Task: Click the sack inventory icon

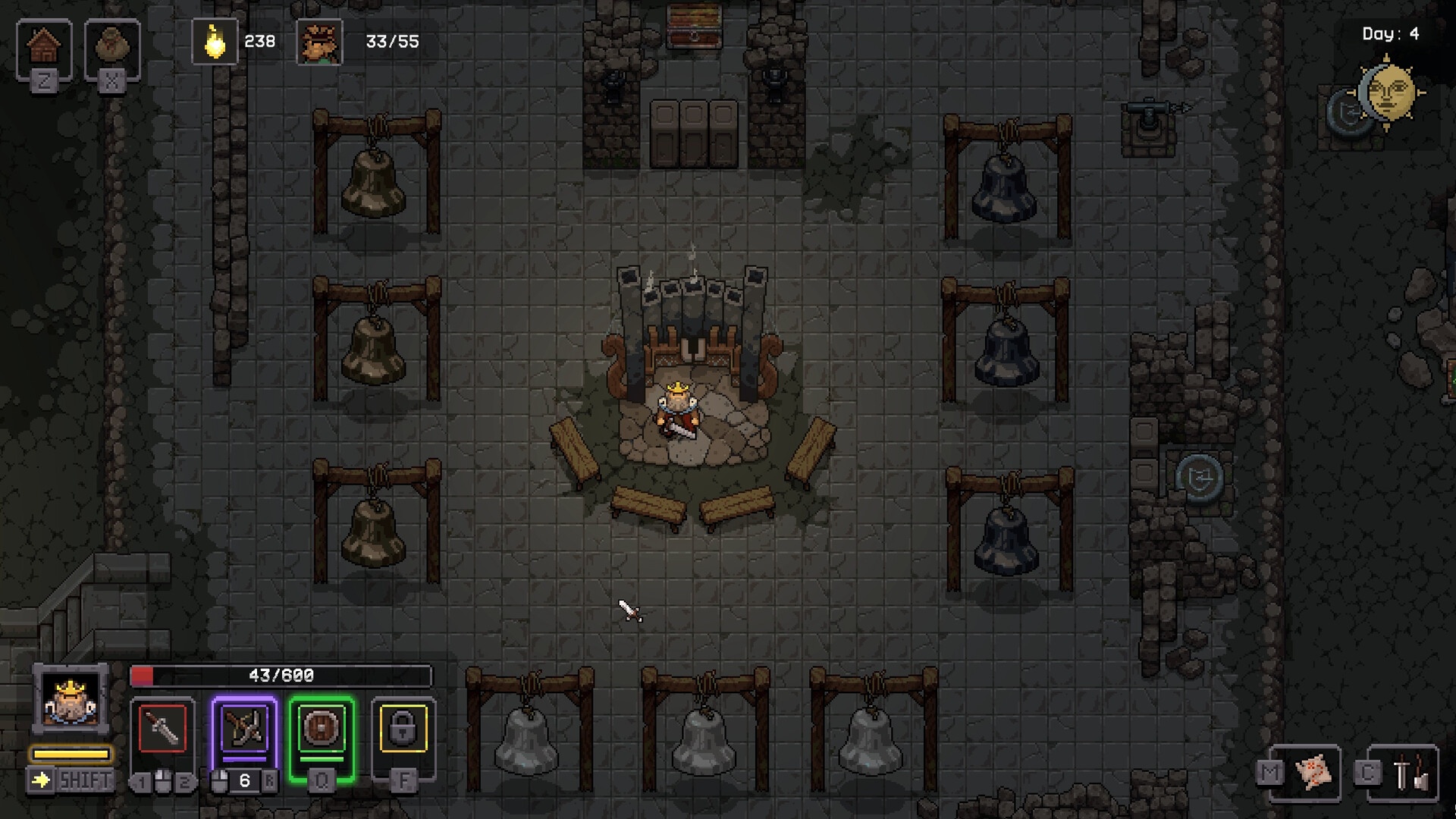Action: pos(111,46)
